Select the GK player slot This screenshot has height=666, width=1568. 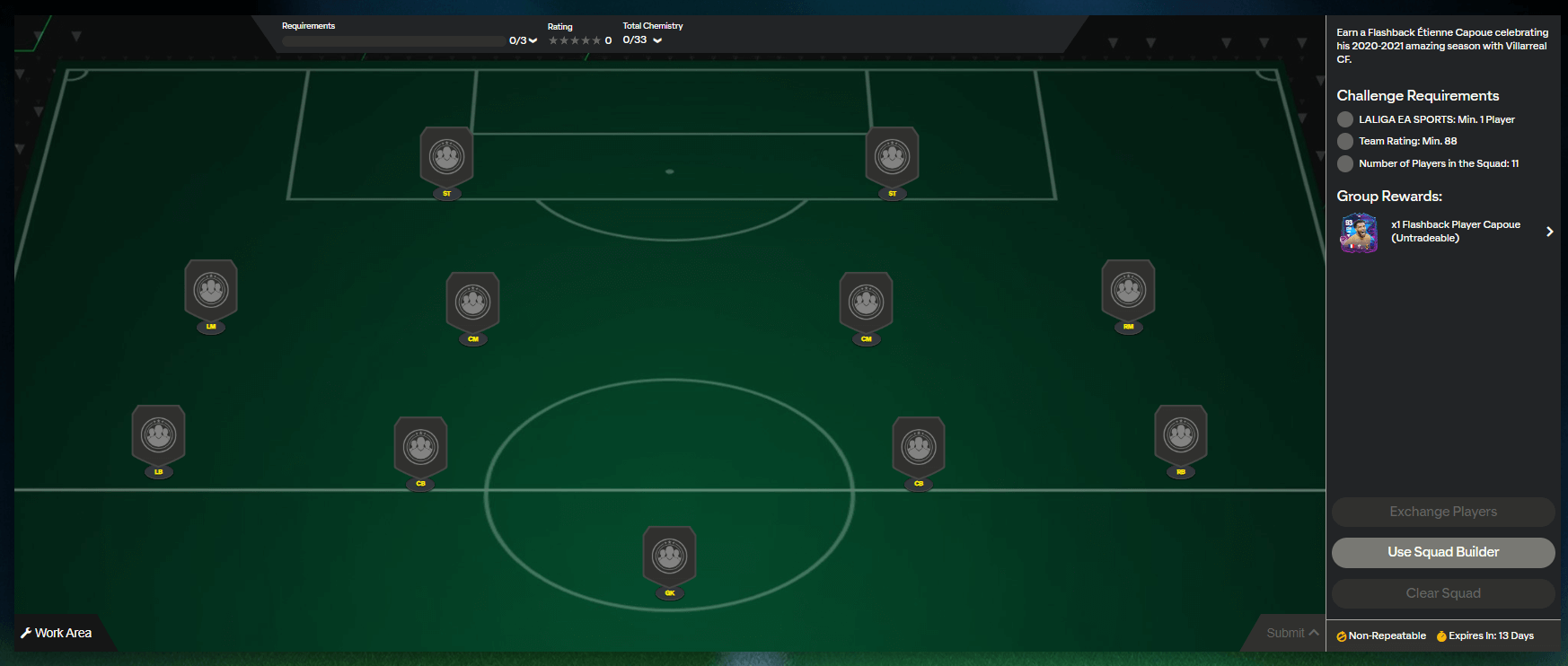(x=669, y=556)
